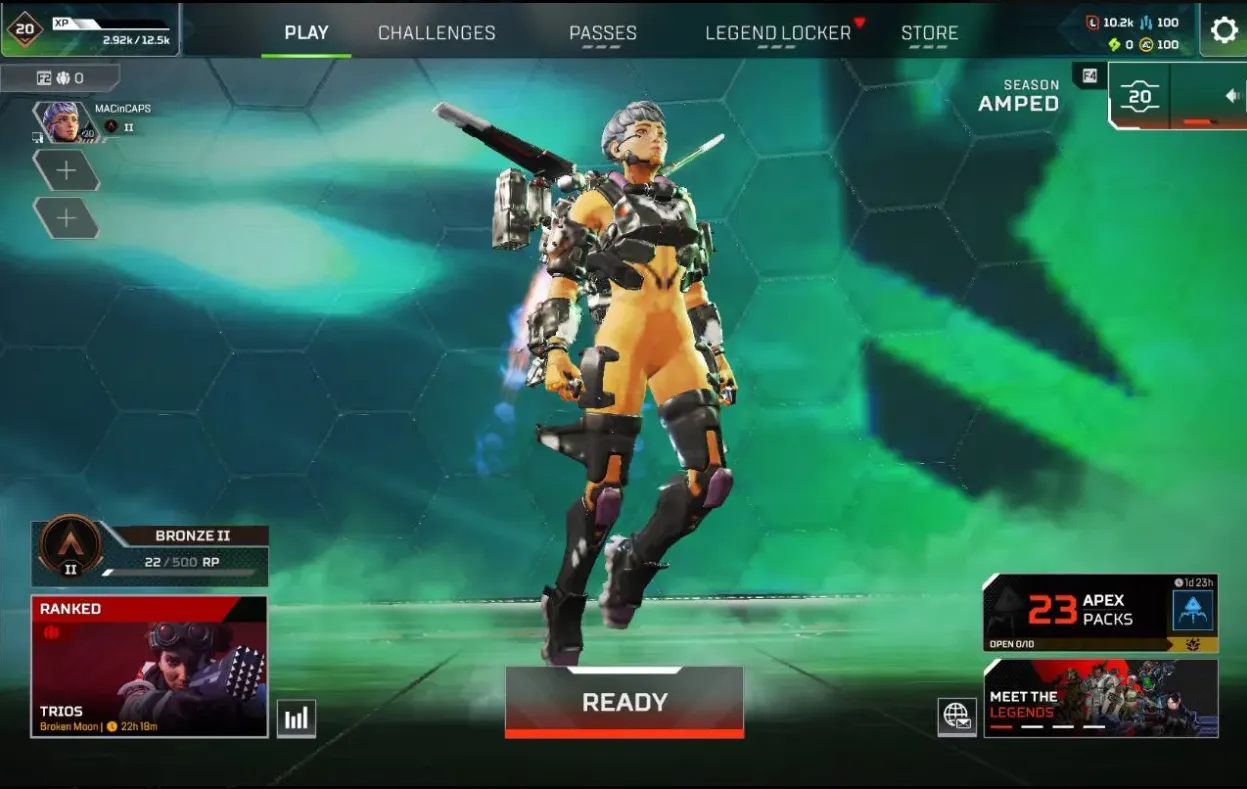Click the READY button
The width and height of the screenshot is (1247, 789).
pos(624,702)
